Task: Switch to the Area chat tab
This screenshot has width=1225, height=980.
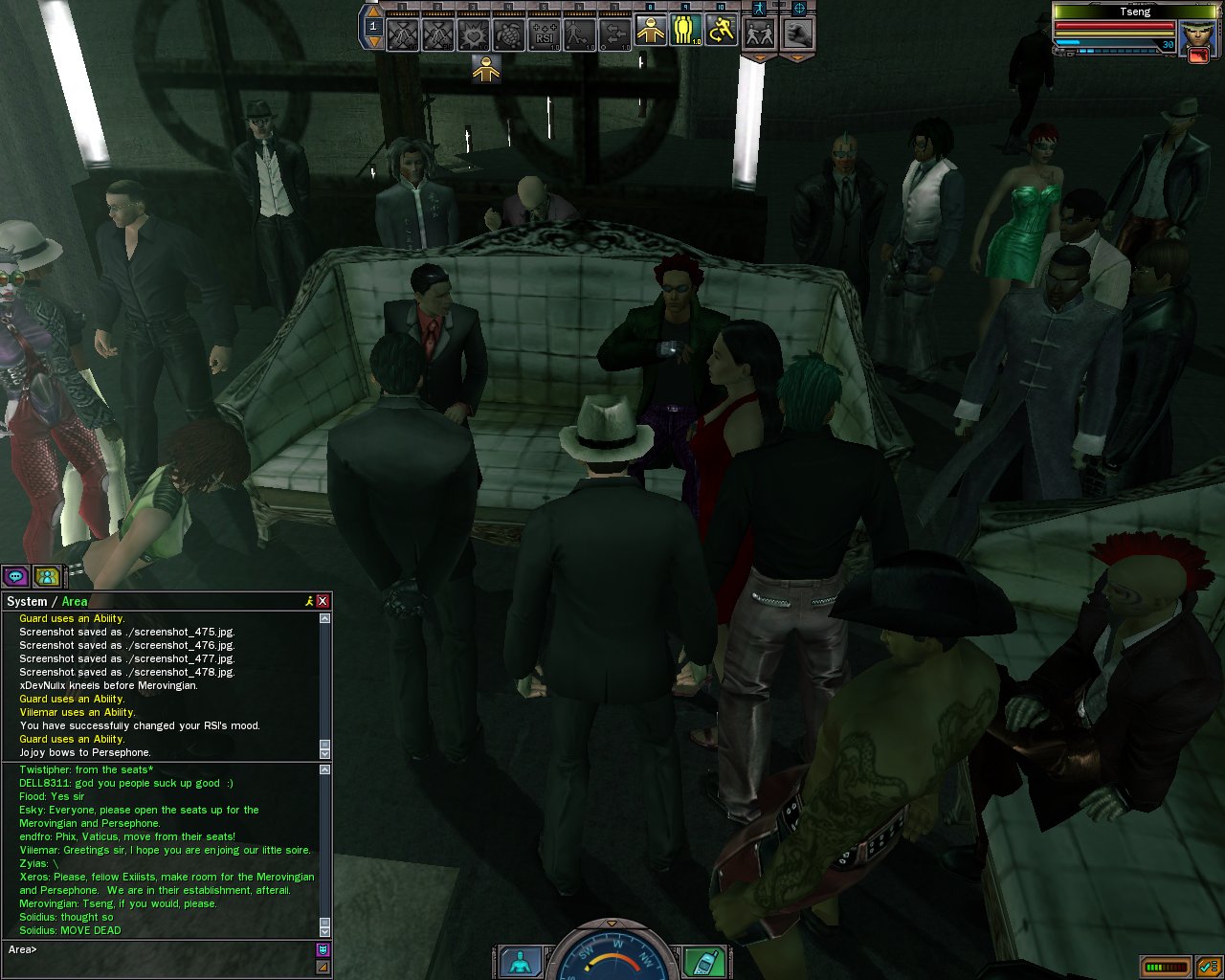Action: point(75,602)
